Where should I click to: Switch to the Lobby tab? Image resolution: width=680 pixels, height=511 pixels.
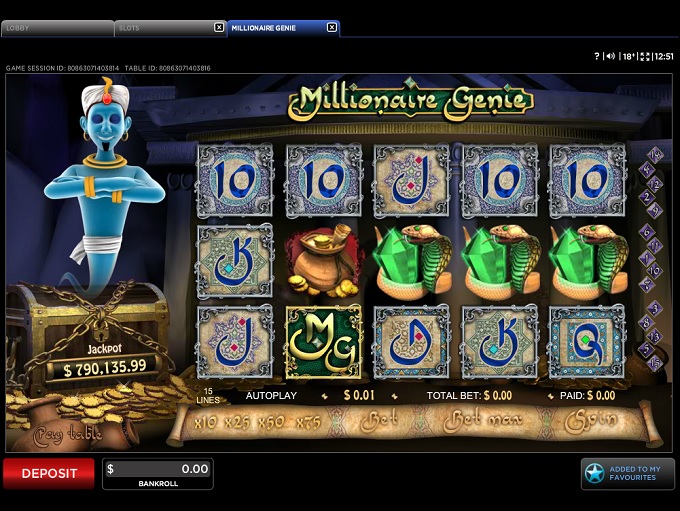(x=57, y=28)
